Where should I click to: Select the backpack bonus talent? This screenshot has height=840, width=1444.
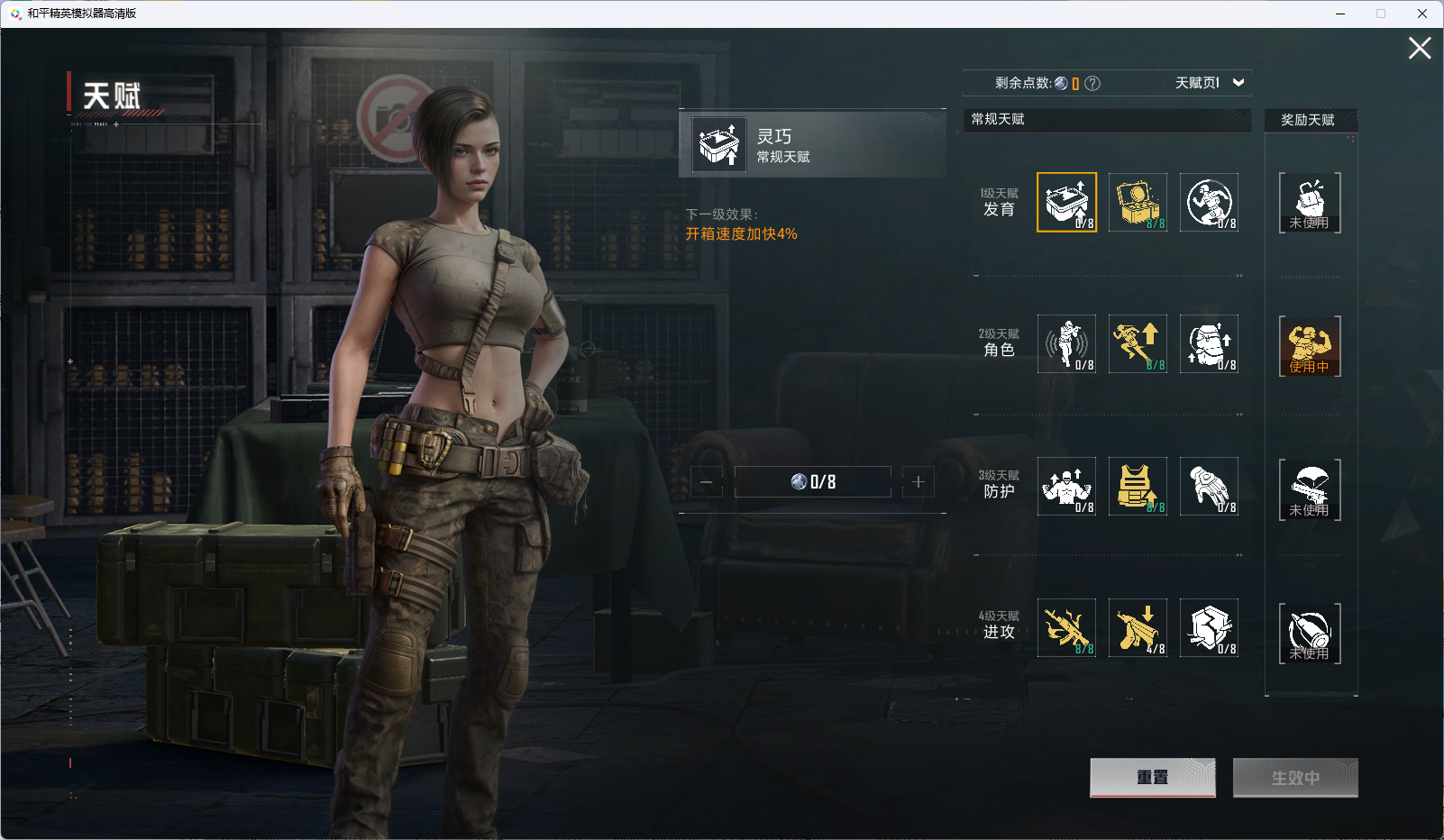1310,202
